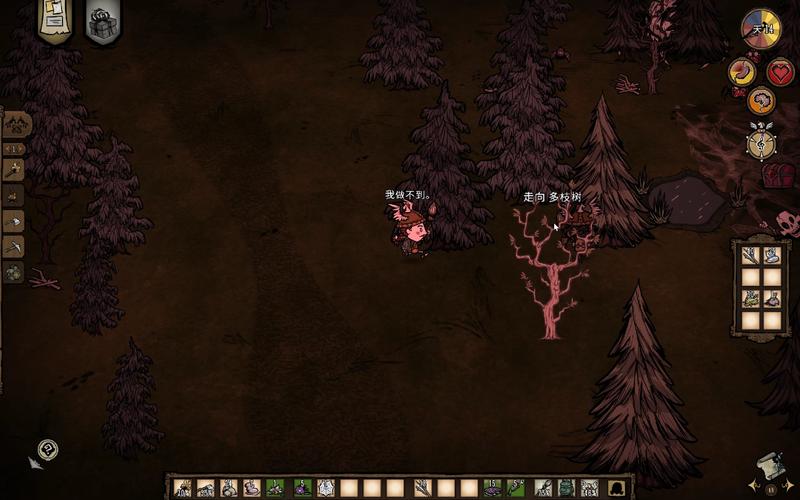Select the first hotbar item slot
800x500 pixels.
tap(182, 488)
